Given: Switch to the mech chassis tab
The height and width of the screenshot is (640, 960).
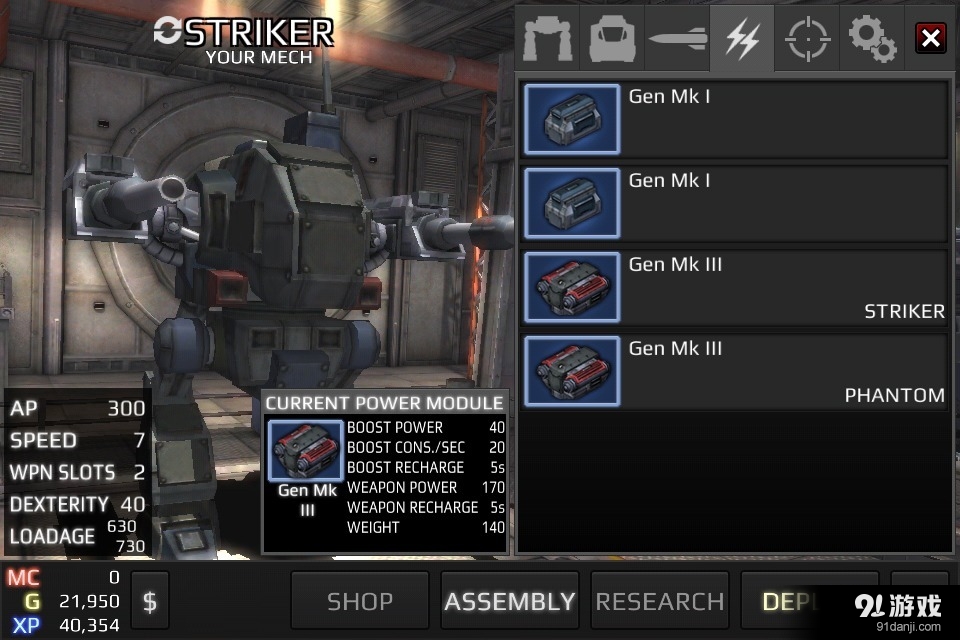Looking at the screenshot, I should tap(547, 39).
